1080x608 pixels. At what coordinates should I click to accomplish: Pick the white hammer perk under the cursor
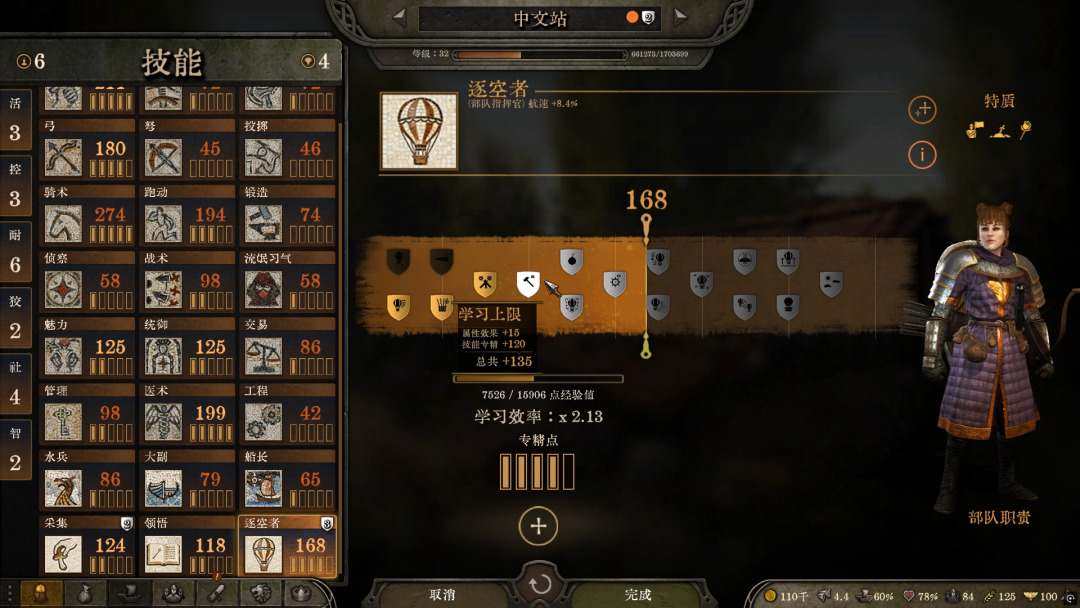[527, 284]
